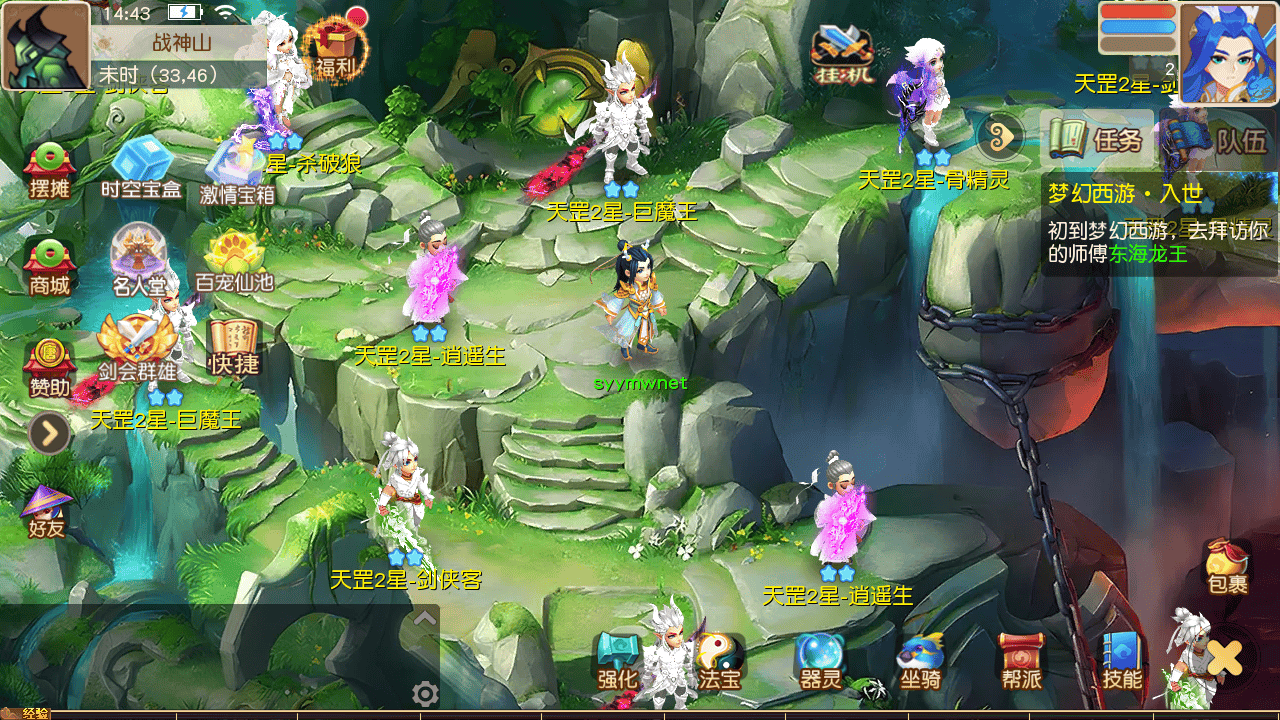Screen dimensions: 1280x720
Task: Open the 摆摊 stall menu
Action: pyautogui.click(x=49, y=170)
